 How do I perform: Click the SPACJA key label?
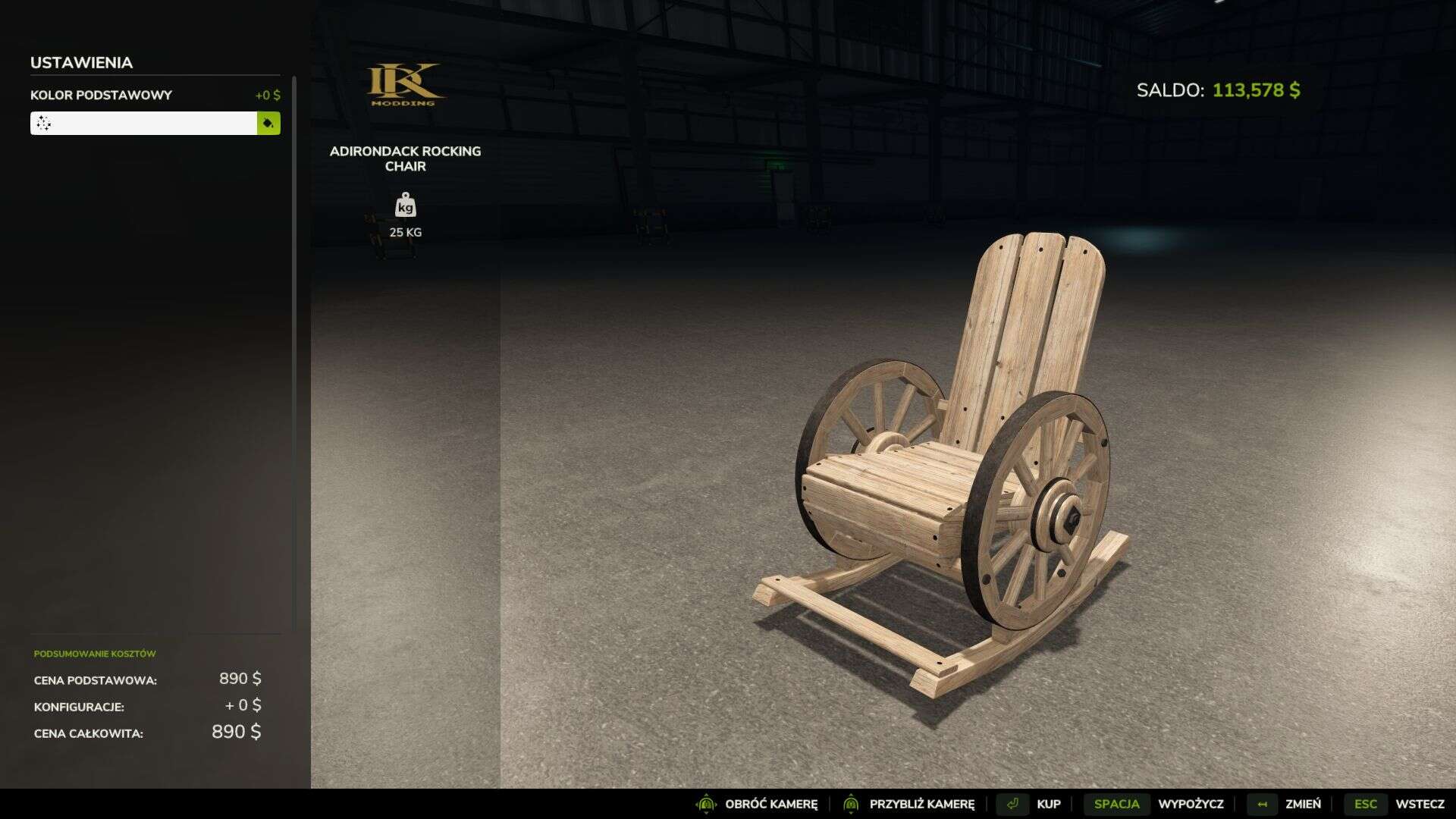tap(1118, 803)
